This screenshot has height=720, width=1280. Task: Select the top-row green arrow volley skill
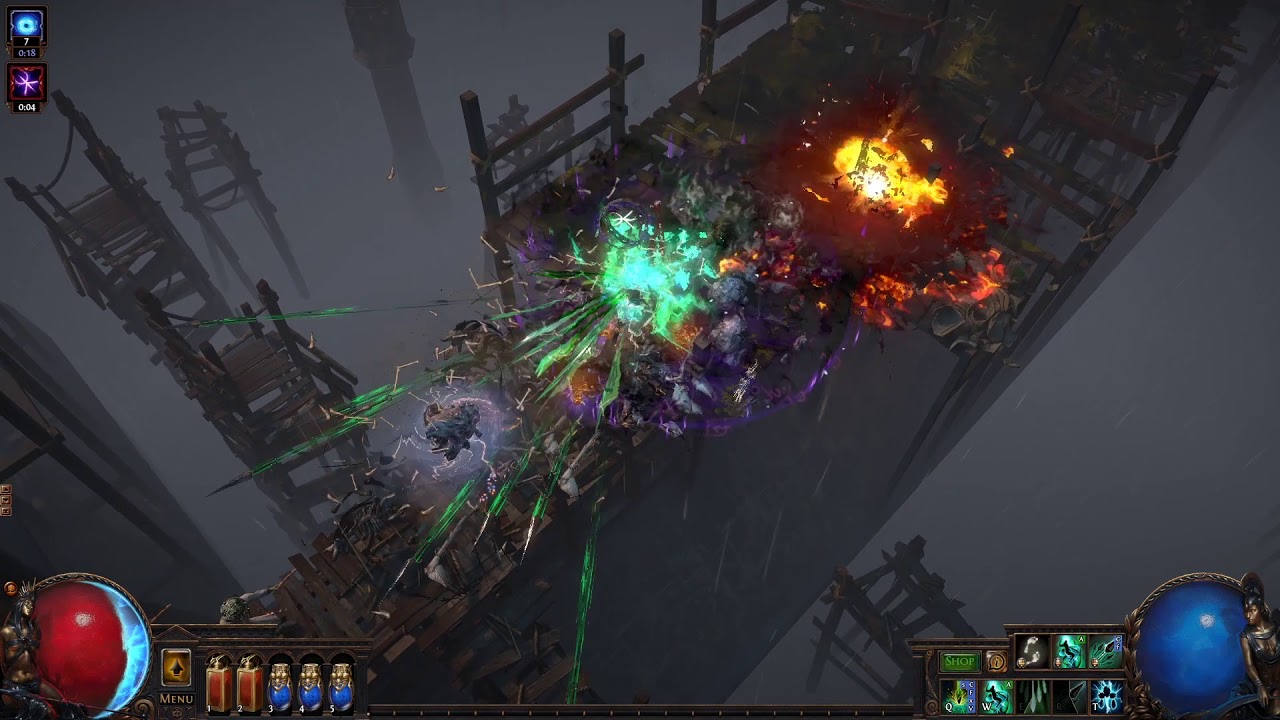point(1105,652)
